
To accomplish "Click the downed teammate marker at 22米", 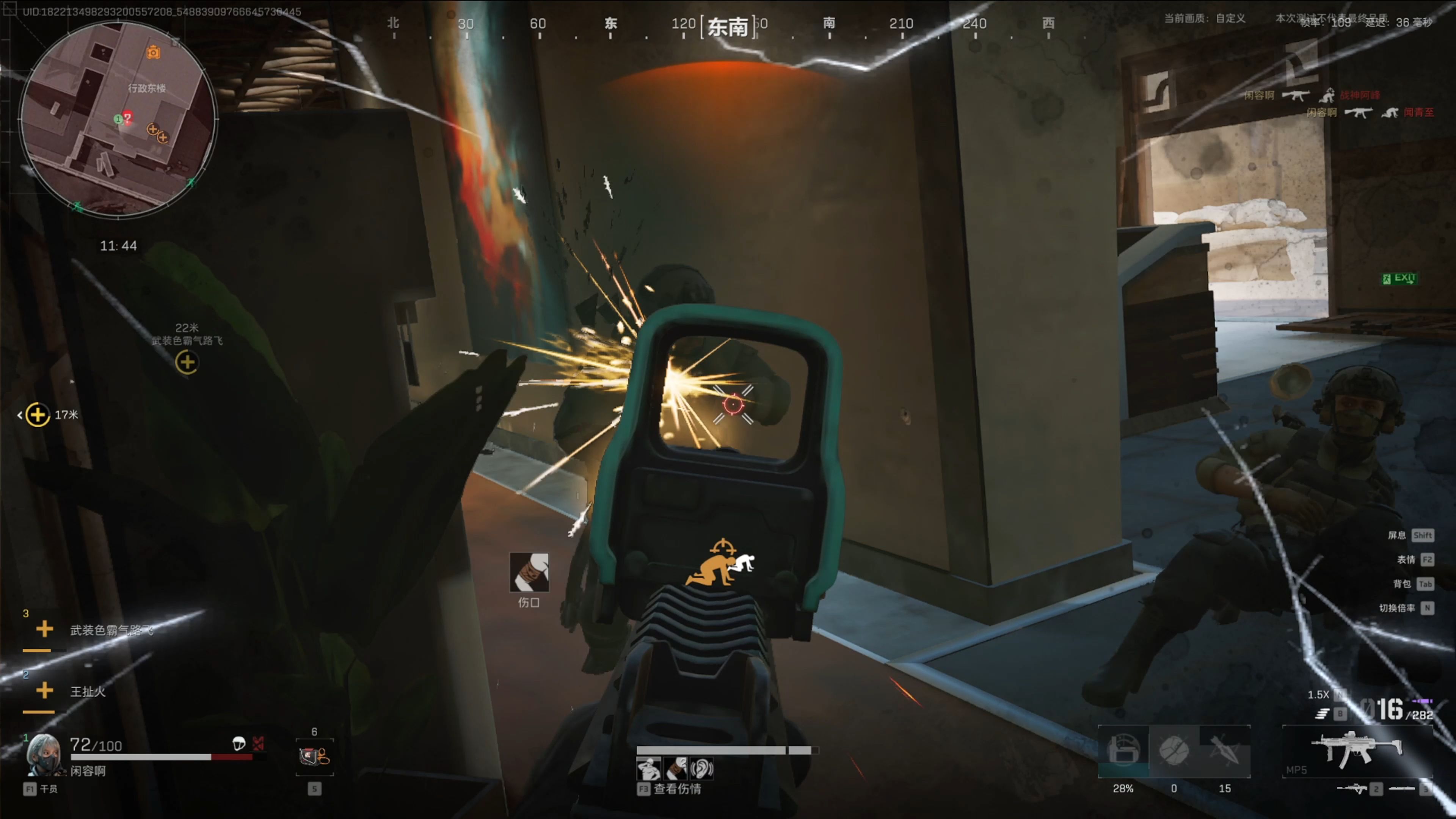I will [x=187, y=362].
